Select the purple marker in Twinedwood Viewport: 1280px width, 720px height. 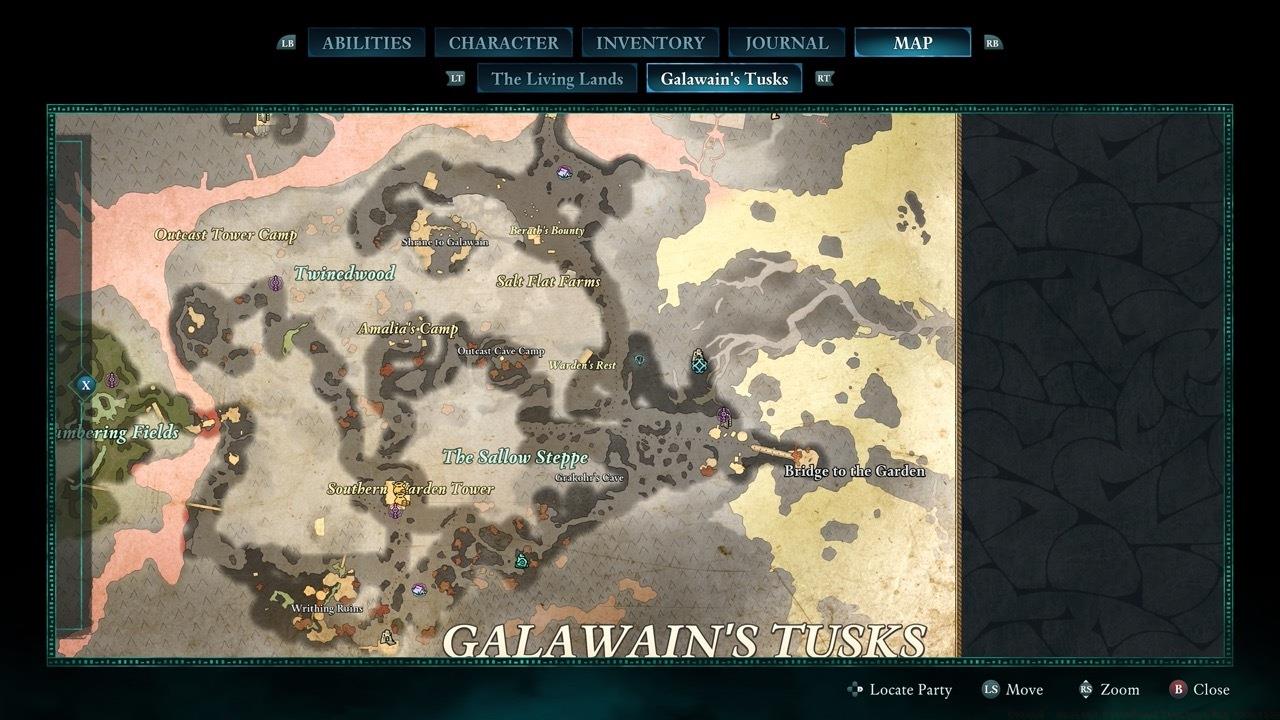(x=275, y=282)
